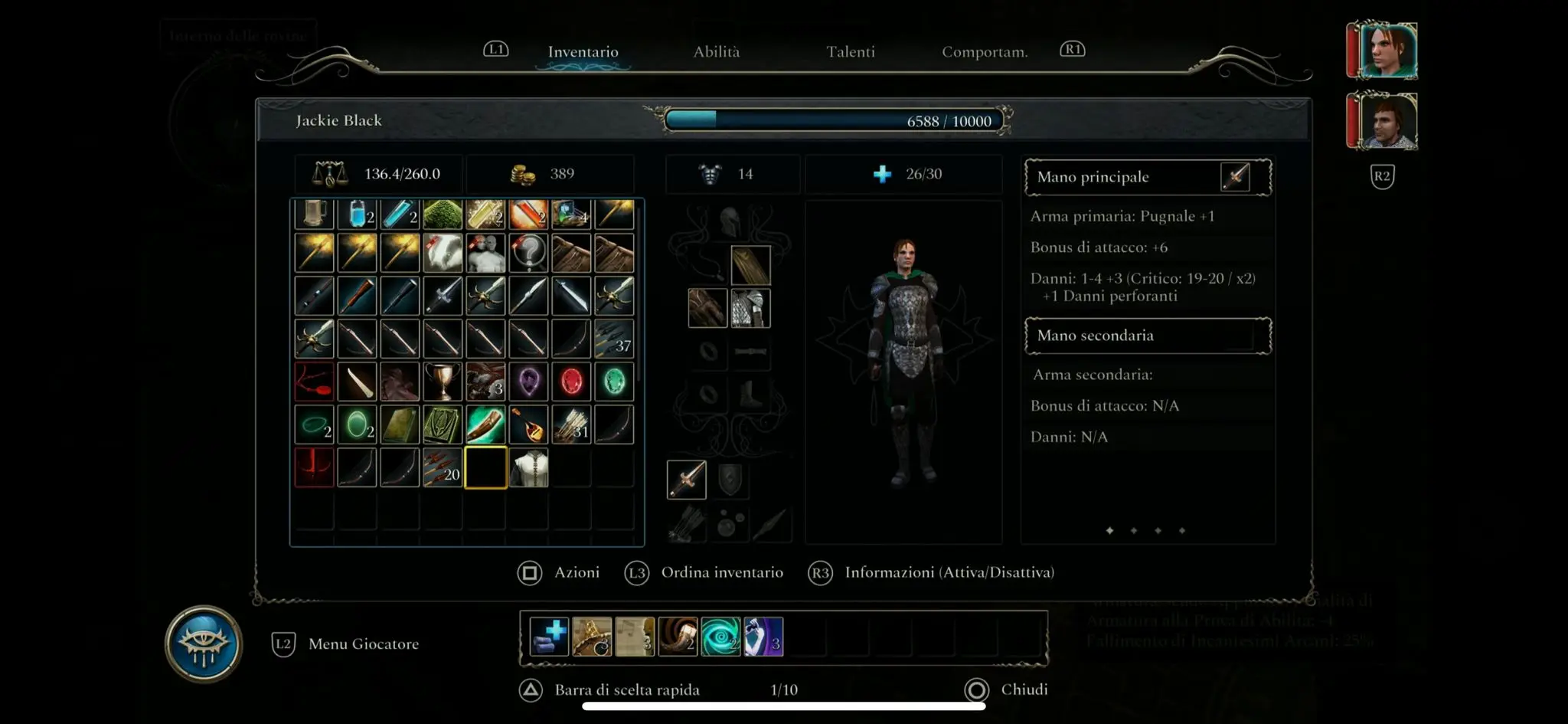The image size is (1568, 724).
Task: Select the white shirt inventory item
Action: coord(528,467)
